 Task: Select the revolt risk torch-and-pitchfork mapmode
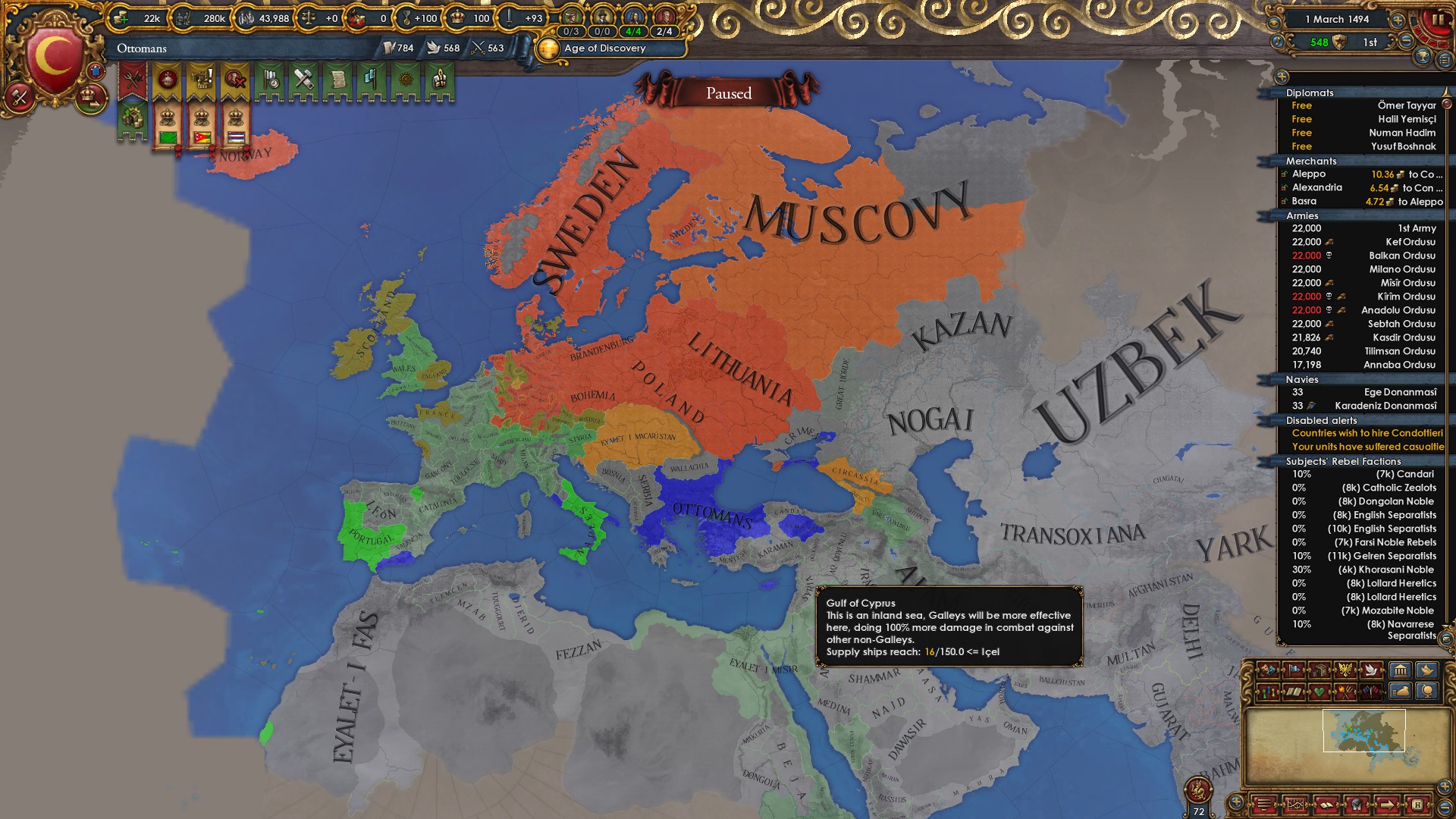pos(1345,692)
